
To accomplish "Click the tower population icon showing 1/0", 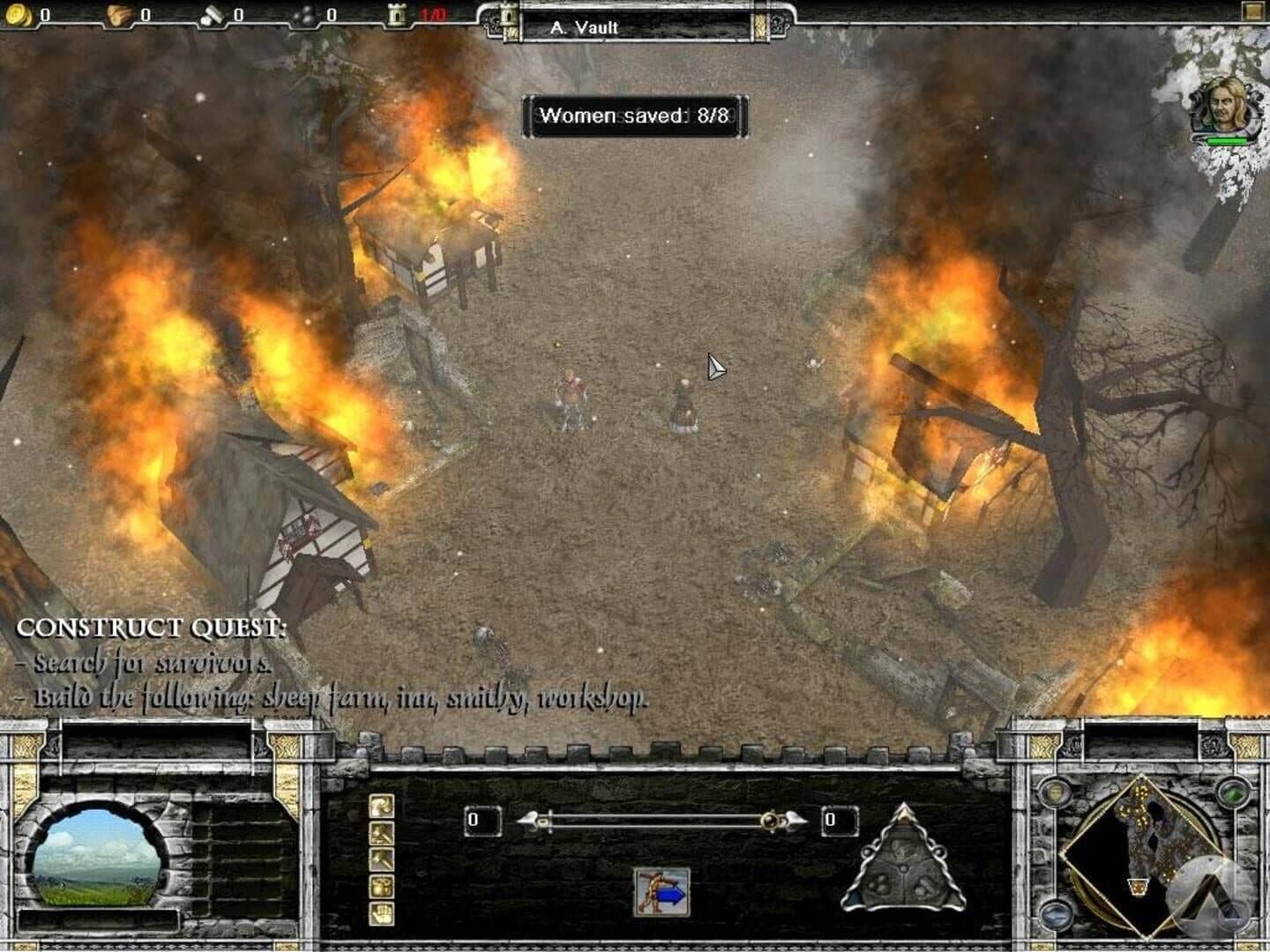I will (397, 15).
